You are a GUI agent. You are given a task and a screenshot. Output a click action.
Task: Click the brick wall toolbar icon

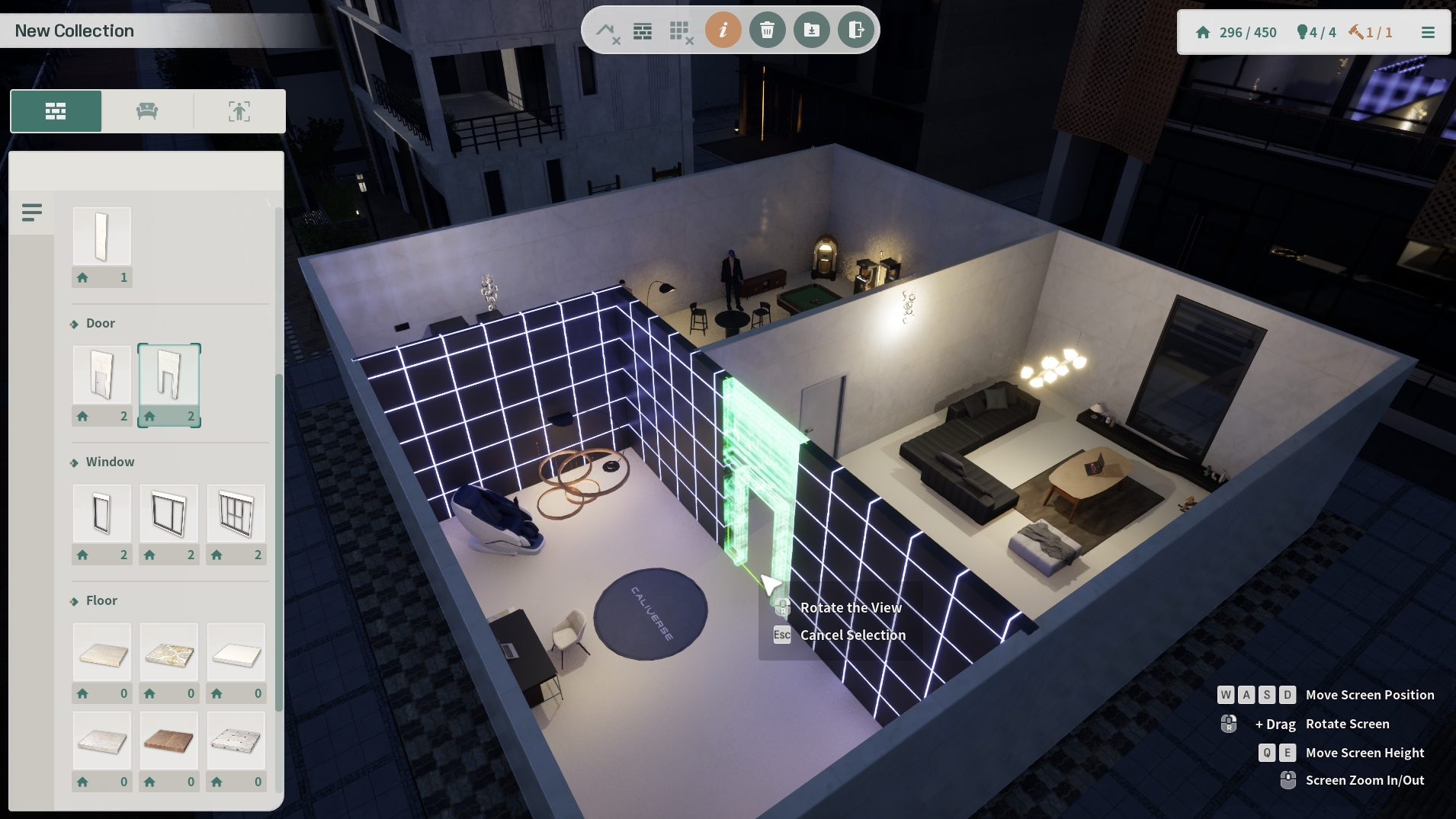point(643,31)
